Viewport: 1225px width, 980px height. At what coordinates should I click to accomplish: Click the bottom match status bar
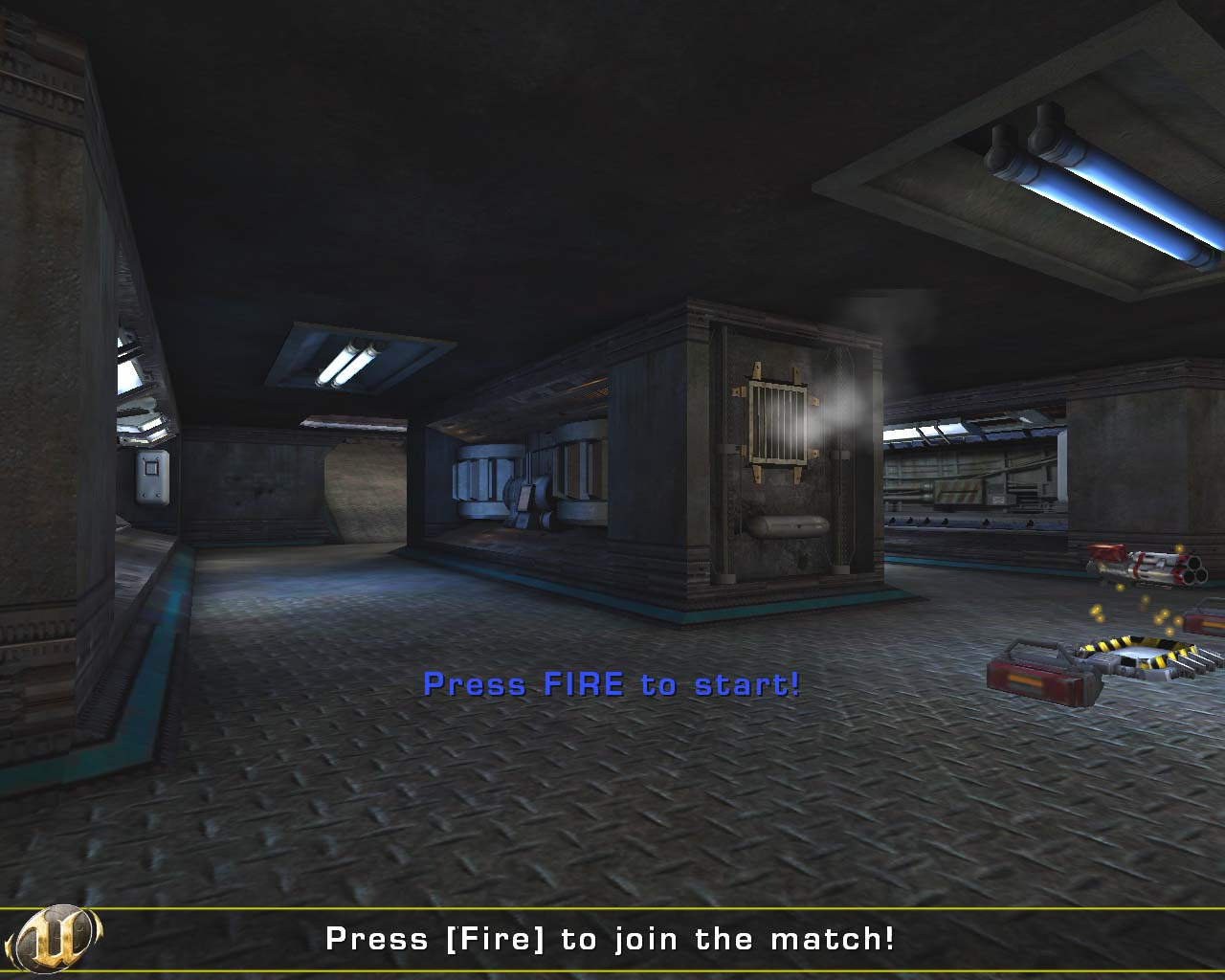tap(612, 940)
